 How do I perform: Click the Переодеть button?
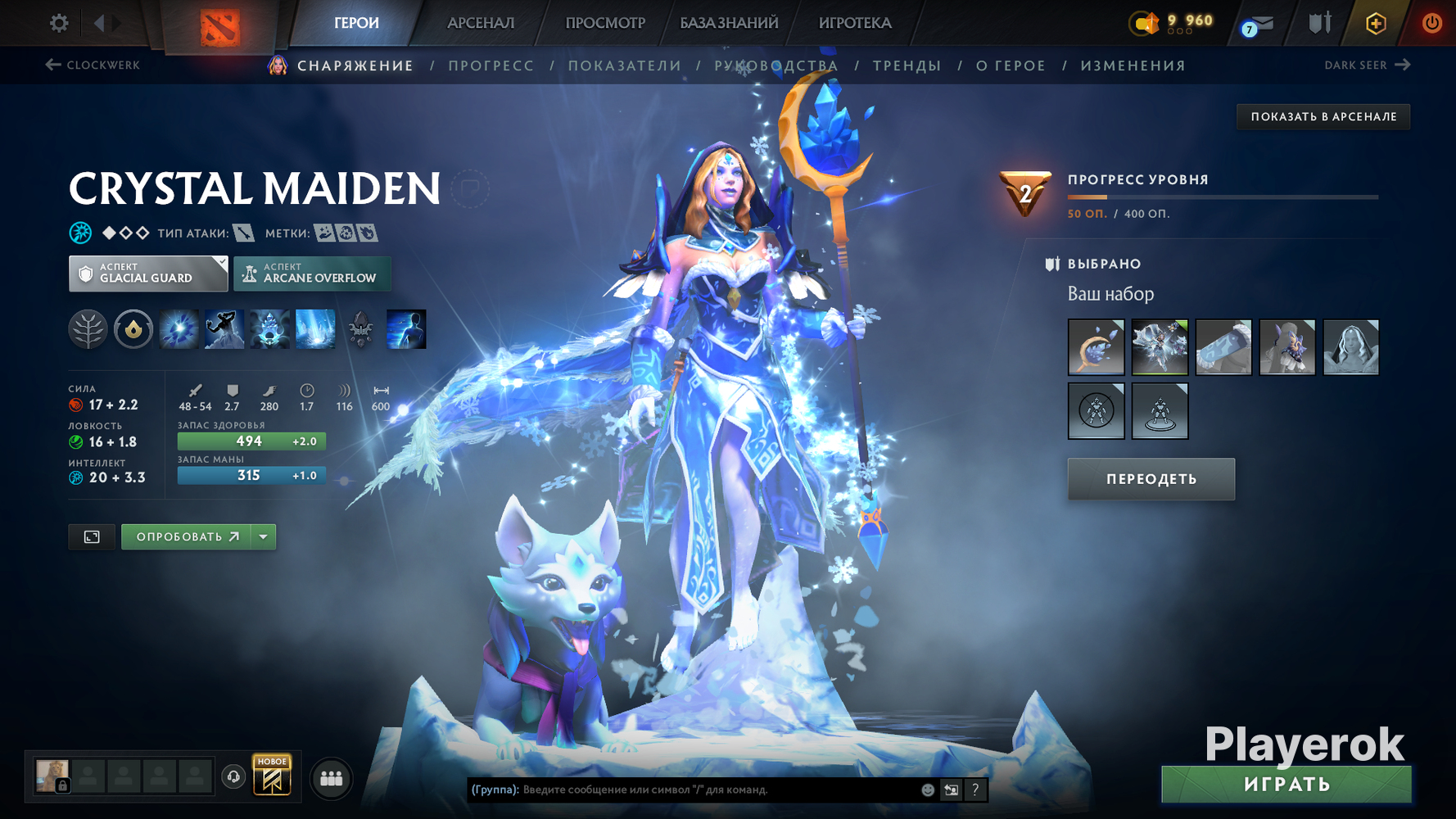point(1151,479)
